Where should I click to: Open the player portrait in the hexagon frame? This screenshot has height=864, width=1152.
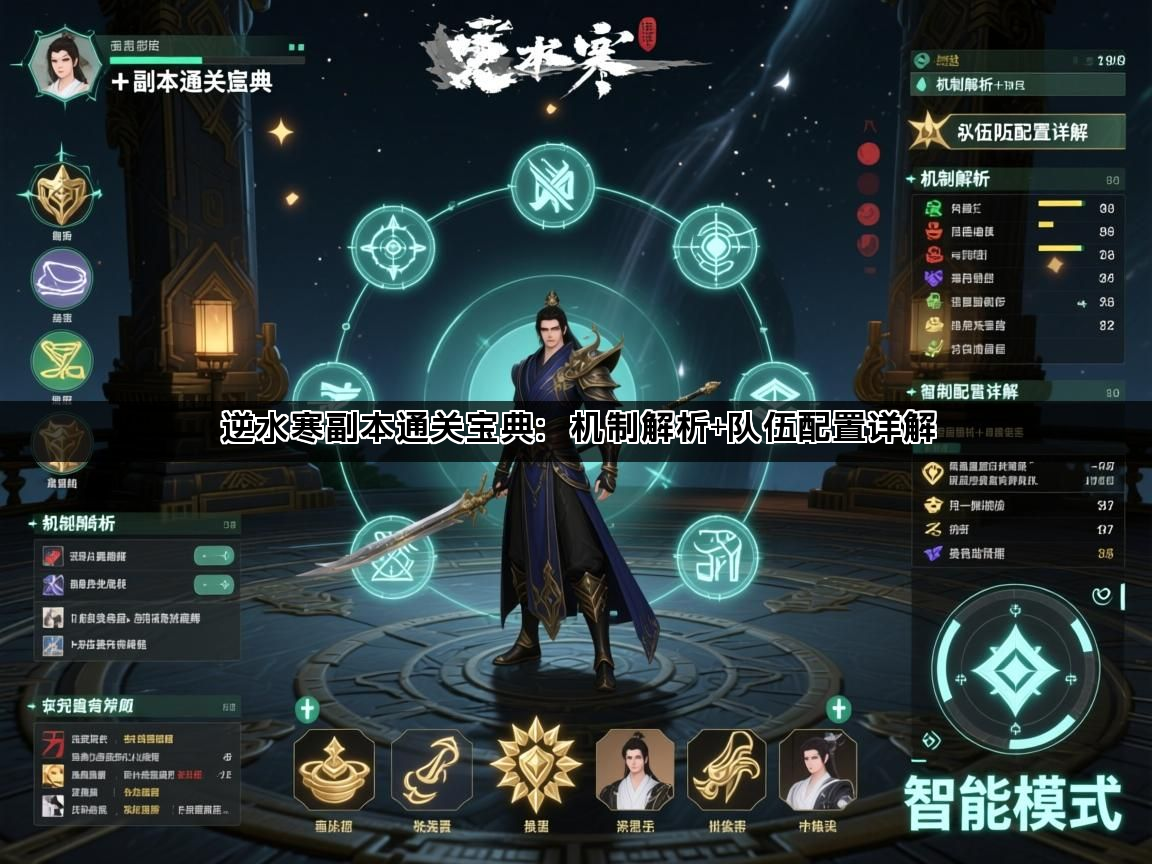click(67, 67)
